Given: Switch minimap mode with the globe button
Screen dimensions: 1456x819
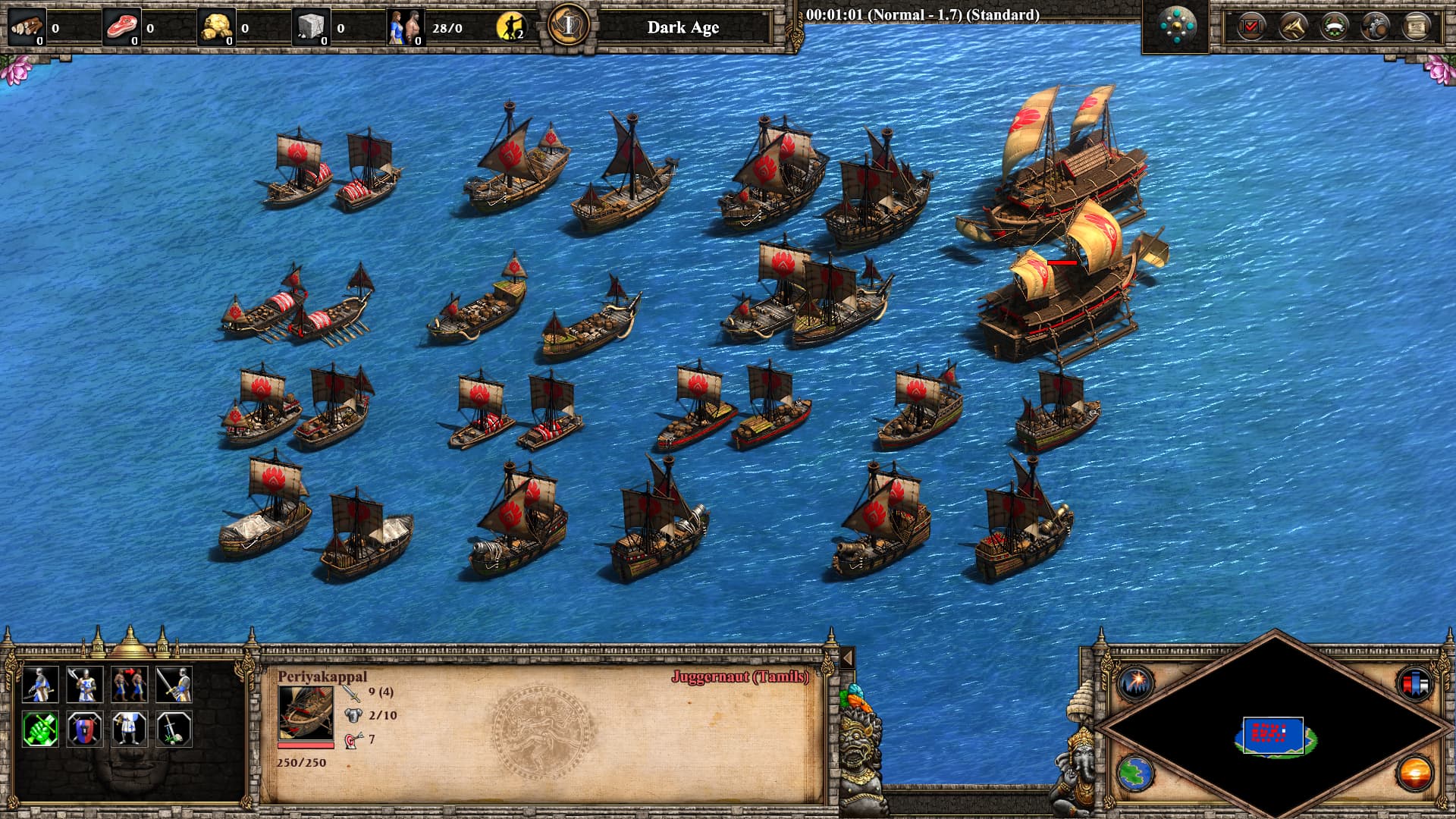Looking at the screenshot, I should point(1135,773).
